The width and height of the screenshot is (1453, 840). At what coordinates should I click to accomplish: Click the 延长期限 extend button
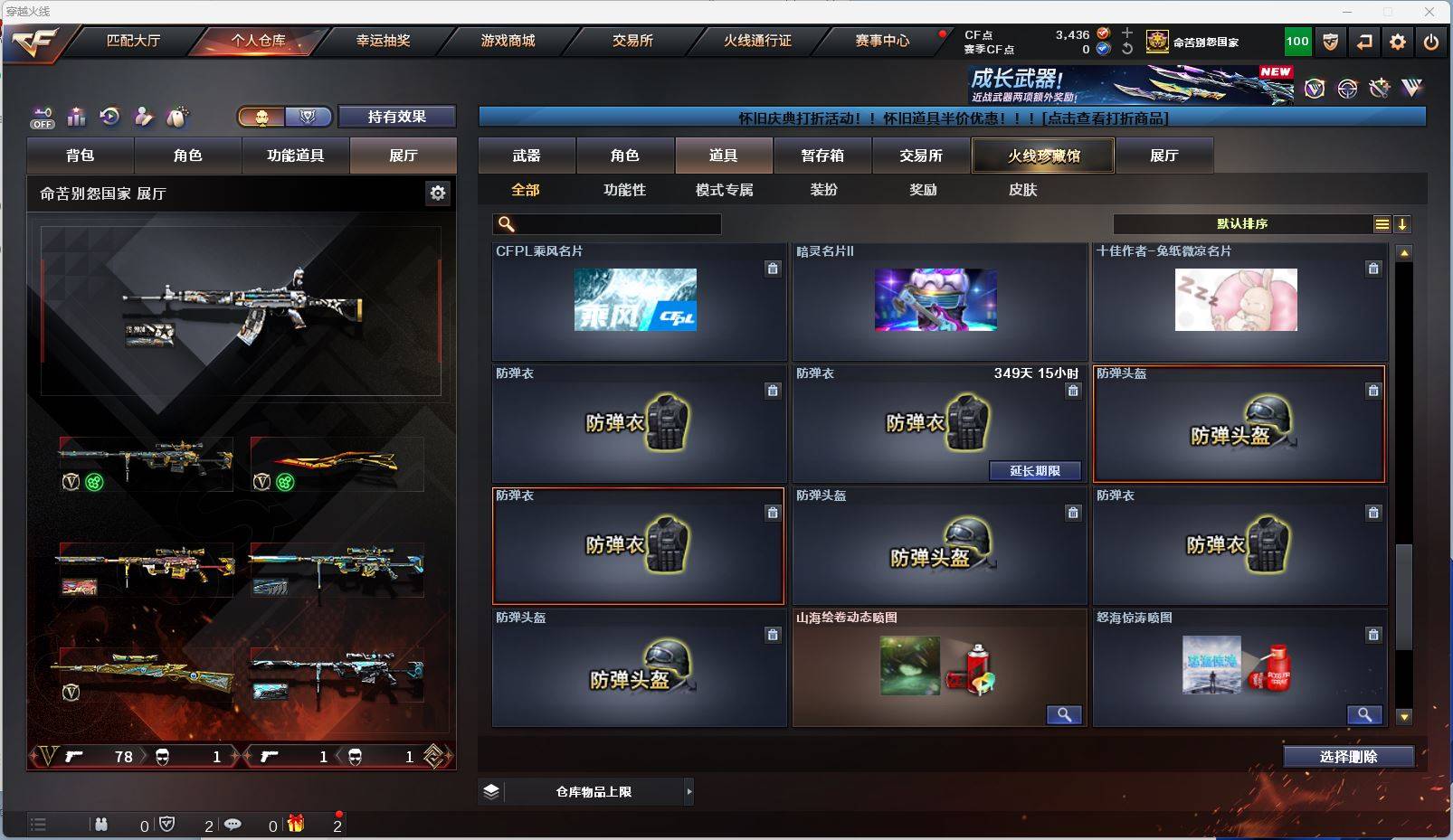(1035, 471)
